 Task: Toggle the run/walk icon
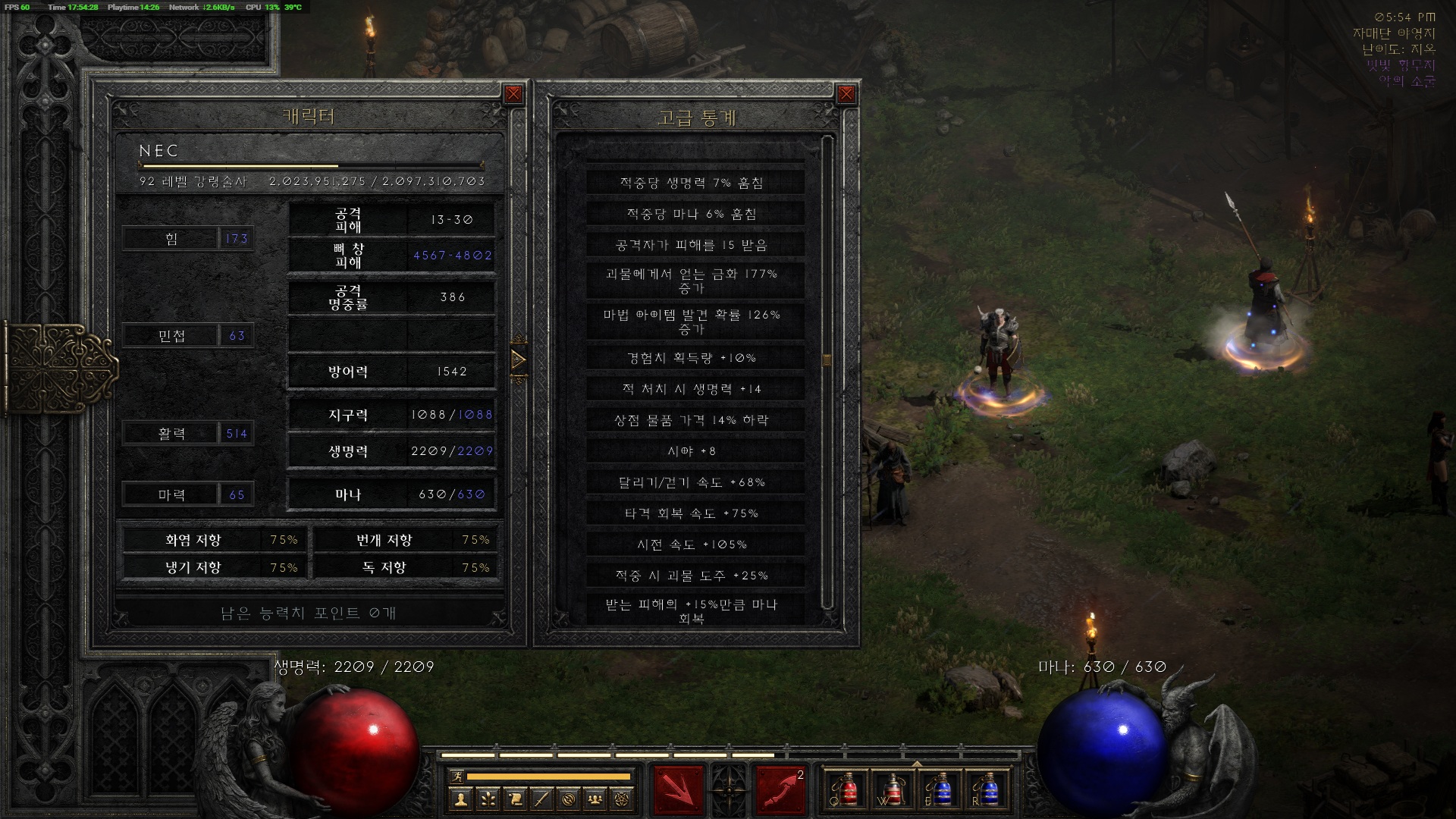coord(457,776)
